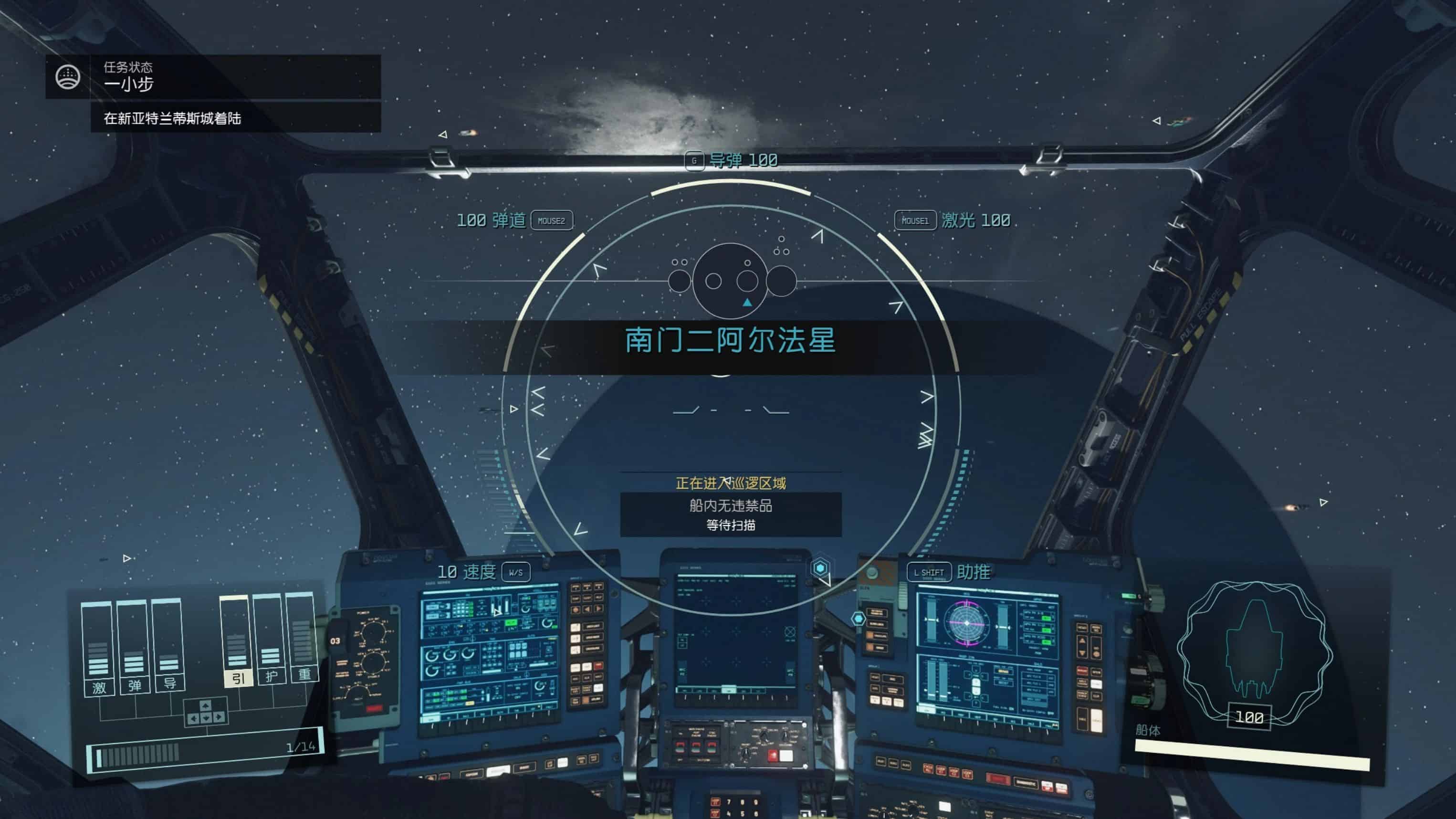Click the ship silhouette status icon
Screen dimensions: 1456x819
[x=1254, y=650]
